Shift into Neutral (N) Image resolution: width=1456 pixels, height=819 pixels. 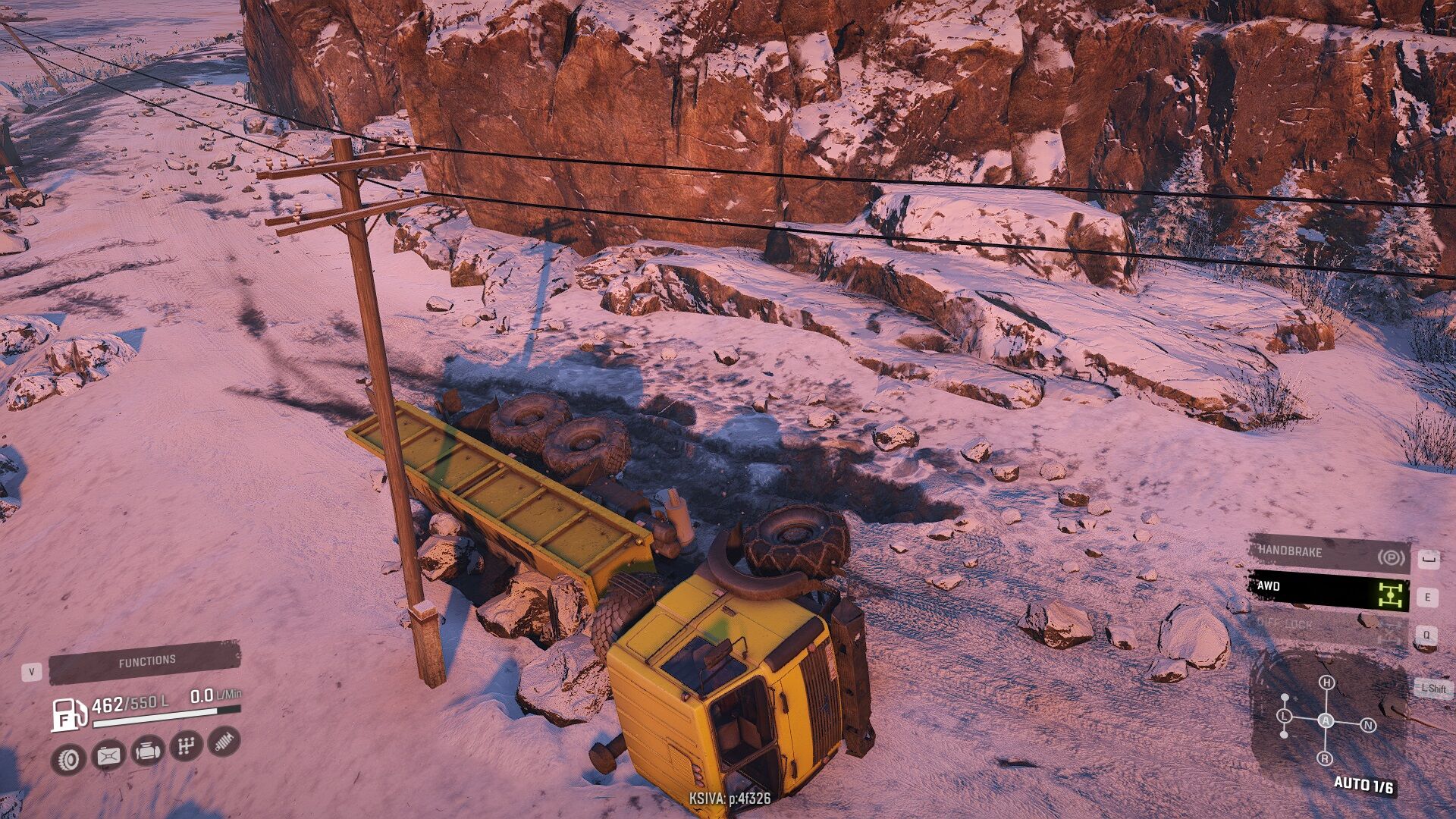pyautogui.click(x=1368, y=726)
